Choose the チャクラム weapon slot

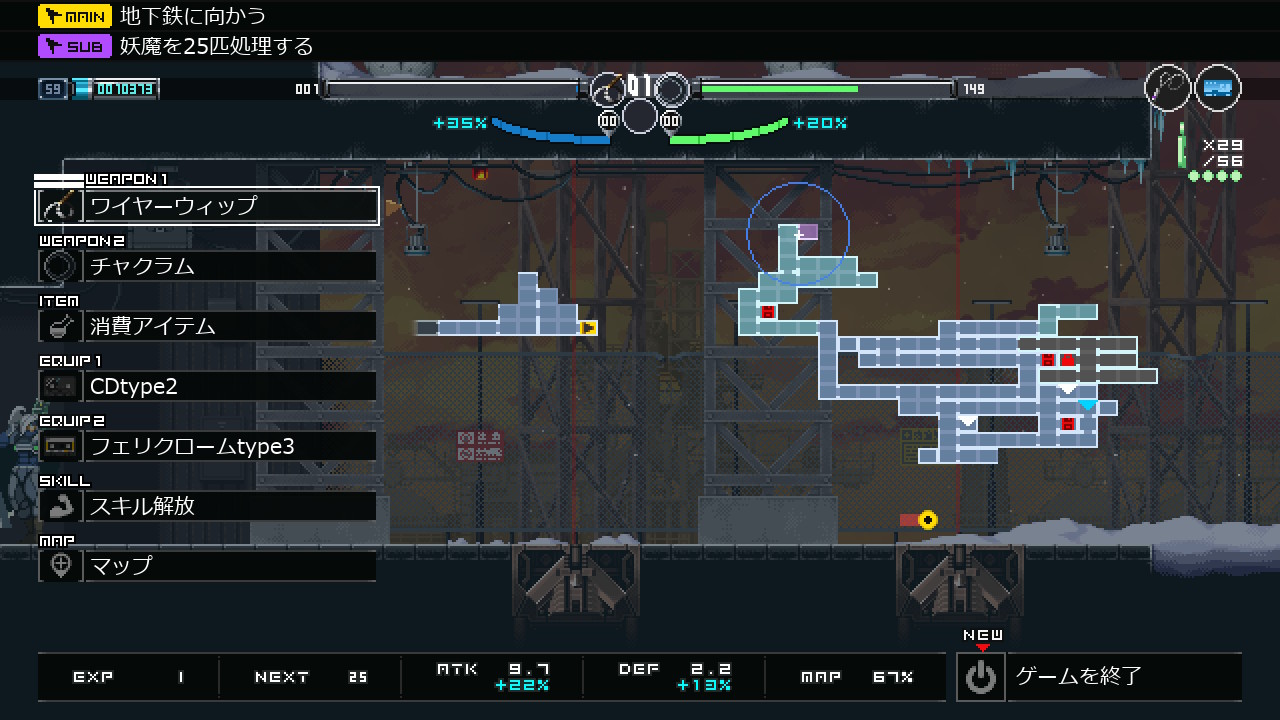click(208, 266)
